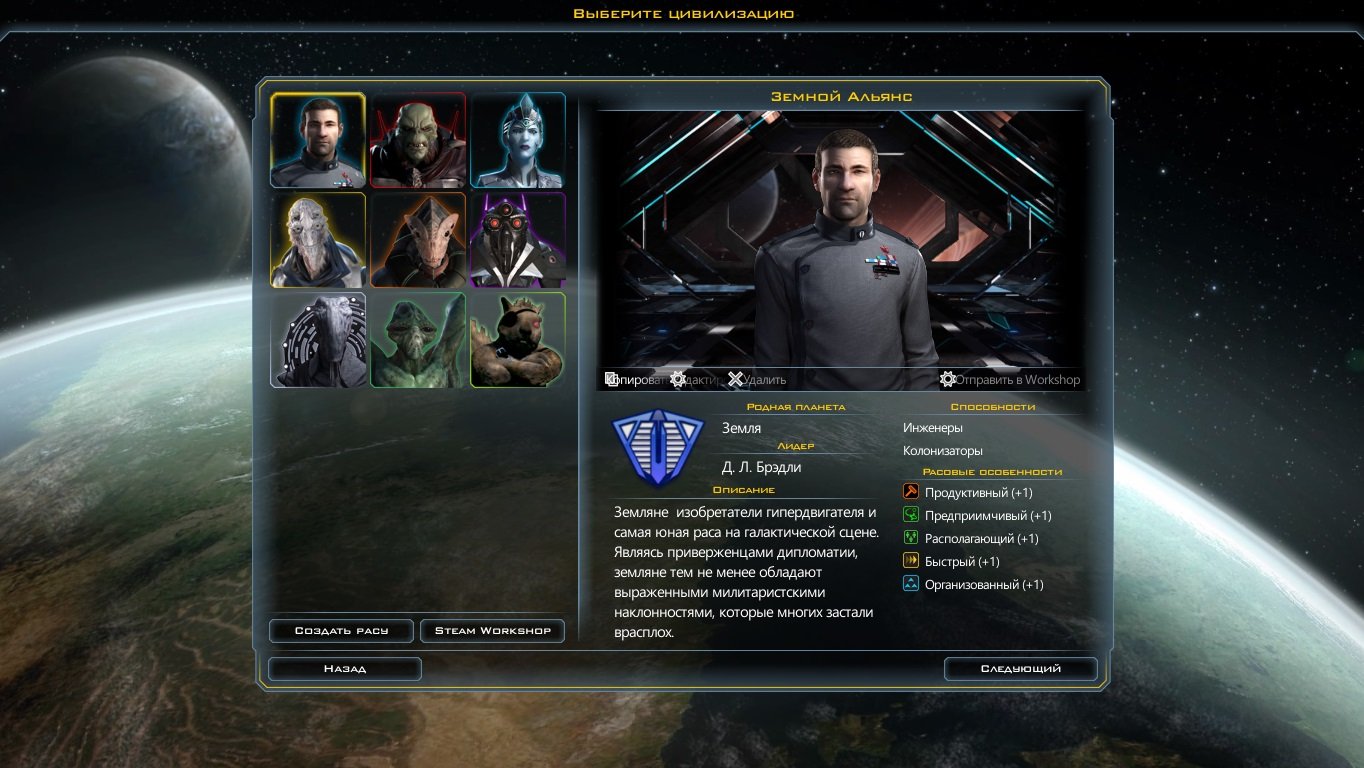This screenshot has height=768, width=1364.
Task: Click the Копировать (copy) gear icon
Action: coord(611,379)
